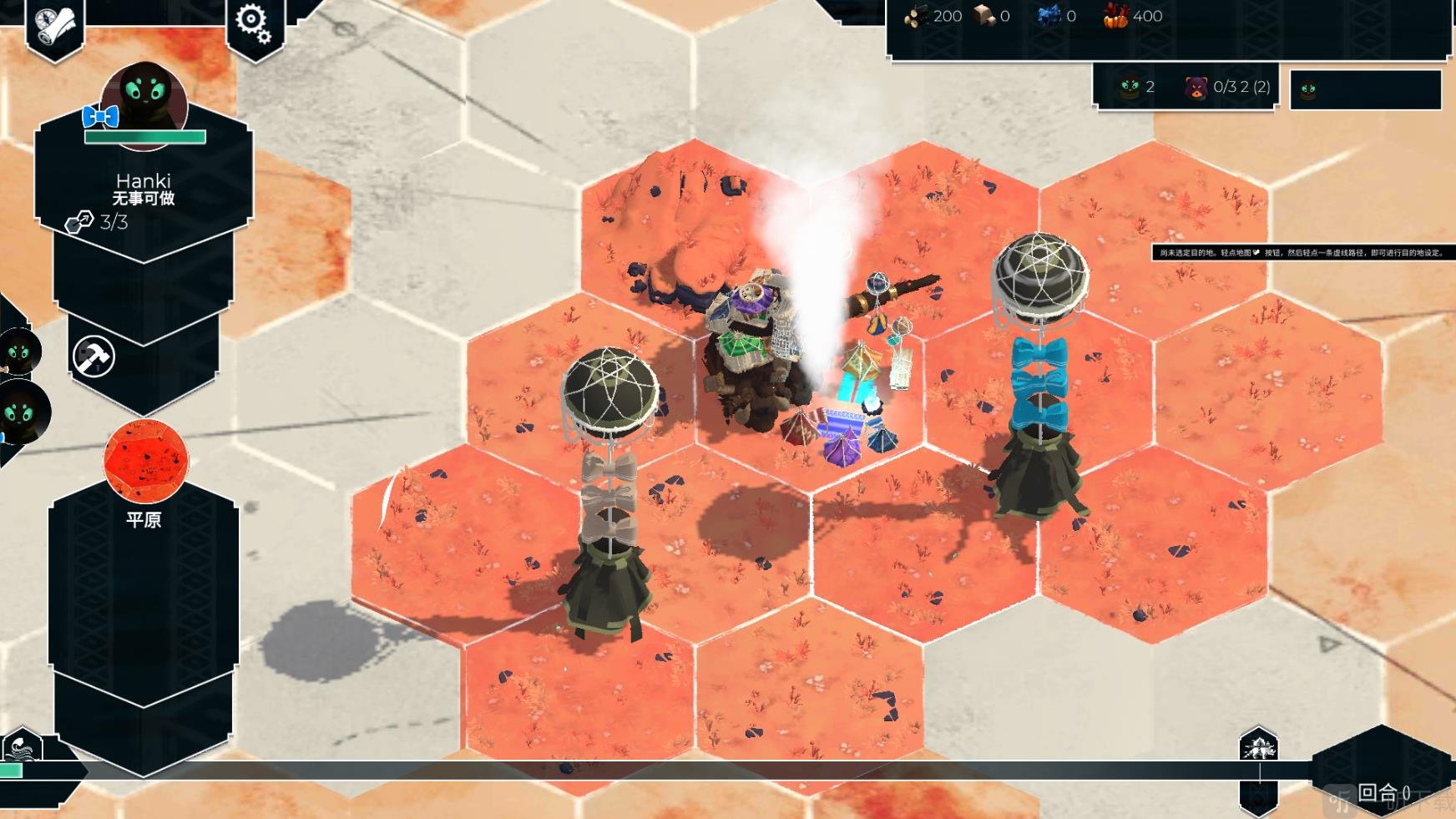The width and height of the screenshot is (1456, 819).
Task: Click the 平原 terrain tile icon
Action: click(x=146, y=462)
